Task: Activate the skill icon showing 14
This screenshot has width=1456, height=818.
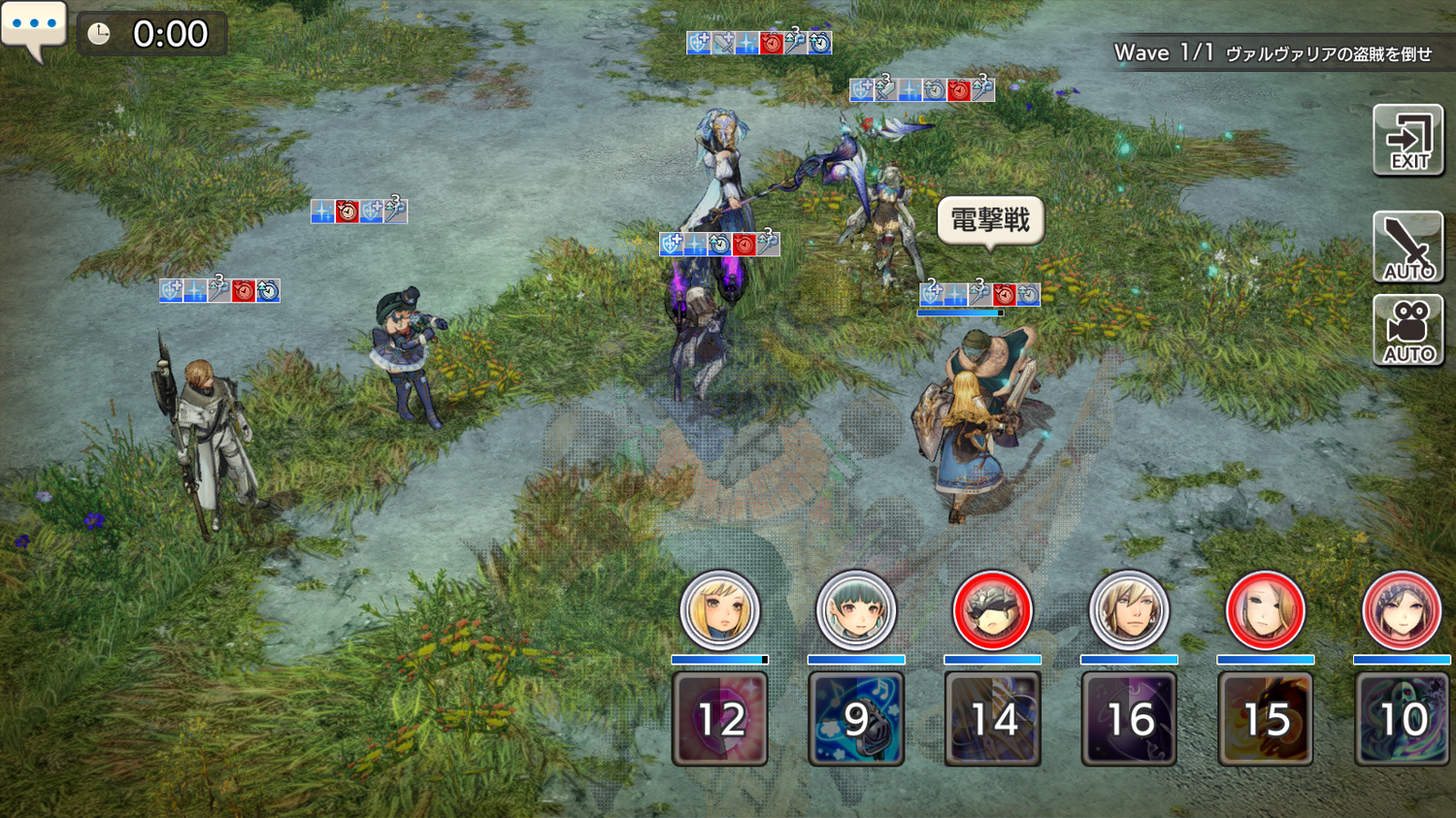Action: point(992,719)
